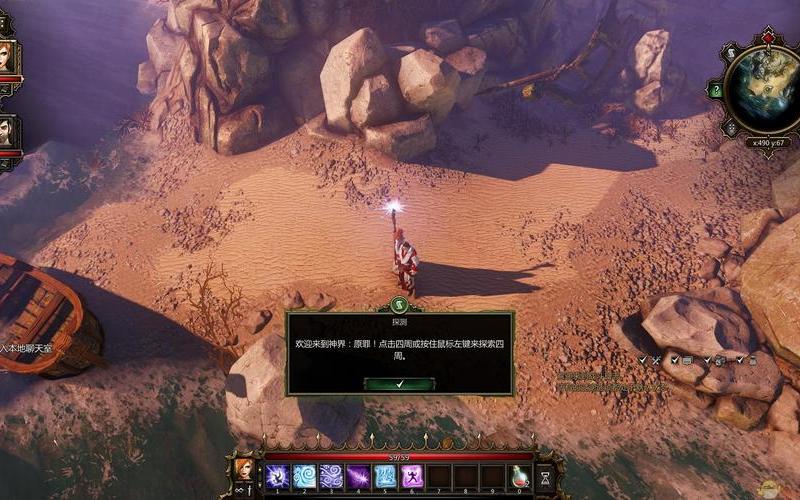
Task: Activate the running figure skill in slot 6
Action: [411, 476]
